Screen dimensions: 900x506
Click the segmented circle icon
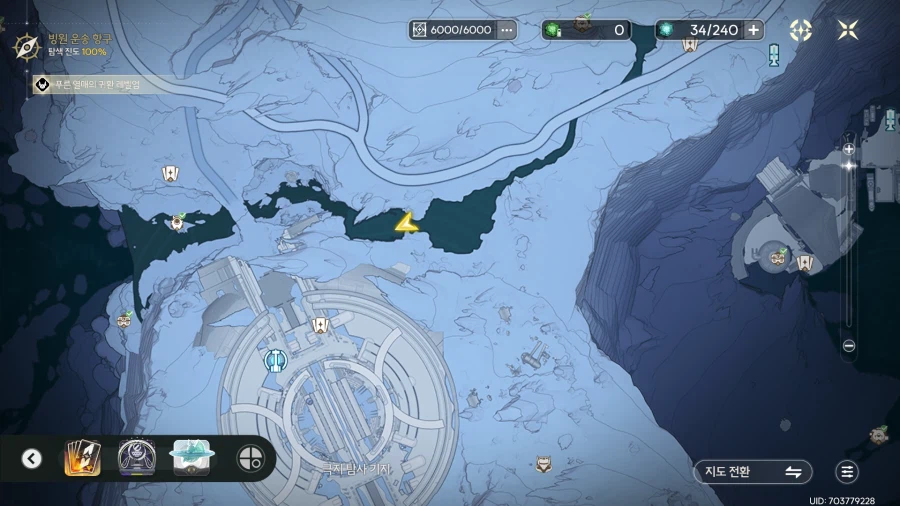point(249,459)
